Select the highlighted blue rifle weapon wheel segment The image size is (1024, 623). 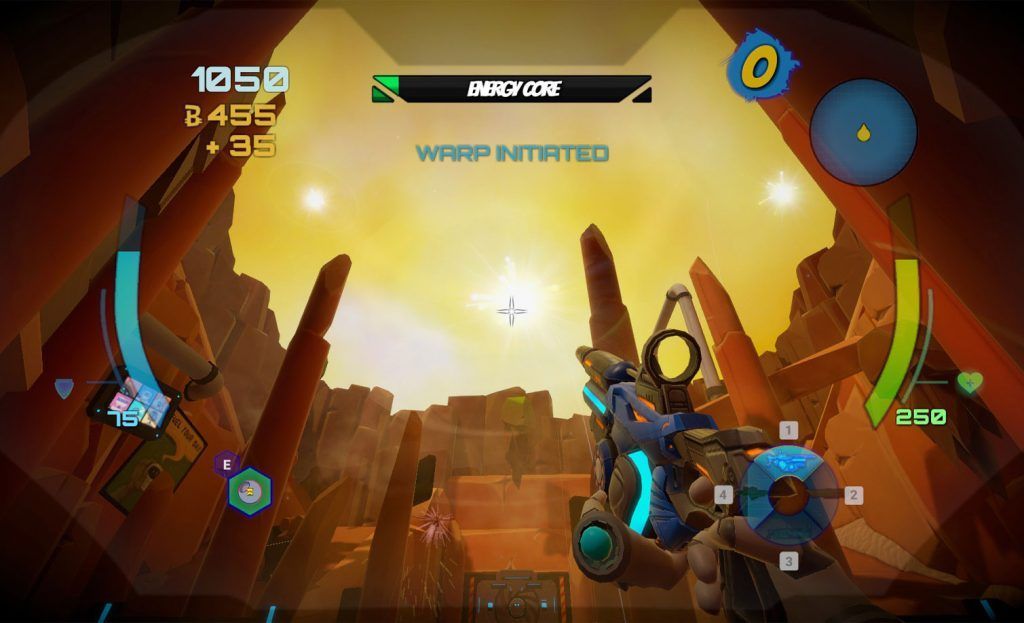[x=788, y=461]
